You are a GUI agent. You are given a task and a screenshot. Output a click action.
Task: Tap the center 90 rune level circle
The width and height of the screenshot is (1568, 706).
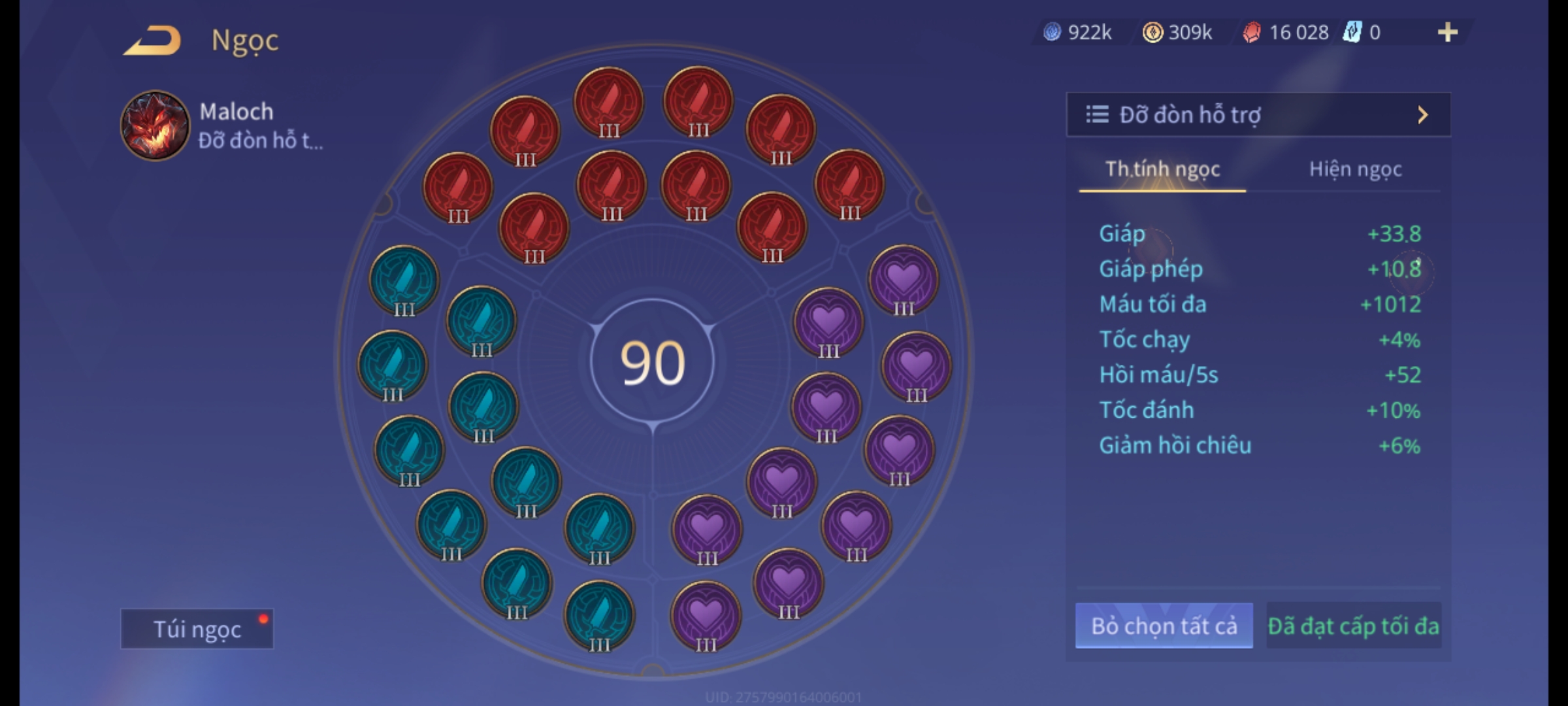[652, 363]
